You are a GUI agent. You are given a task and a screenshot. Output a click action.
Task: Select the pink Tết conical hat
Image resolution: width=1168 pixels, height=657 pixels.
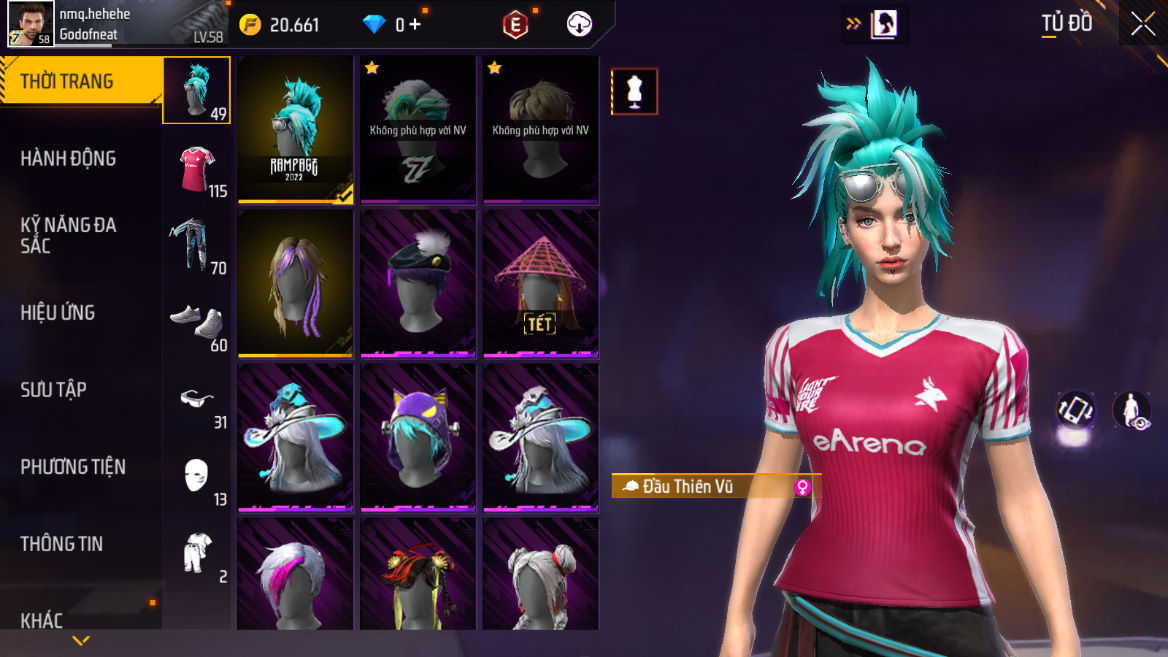click(x=541, y=283)
